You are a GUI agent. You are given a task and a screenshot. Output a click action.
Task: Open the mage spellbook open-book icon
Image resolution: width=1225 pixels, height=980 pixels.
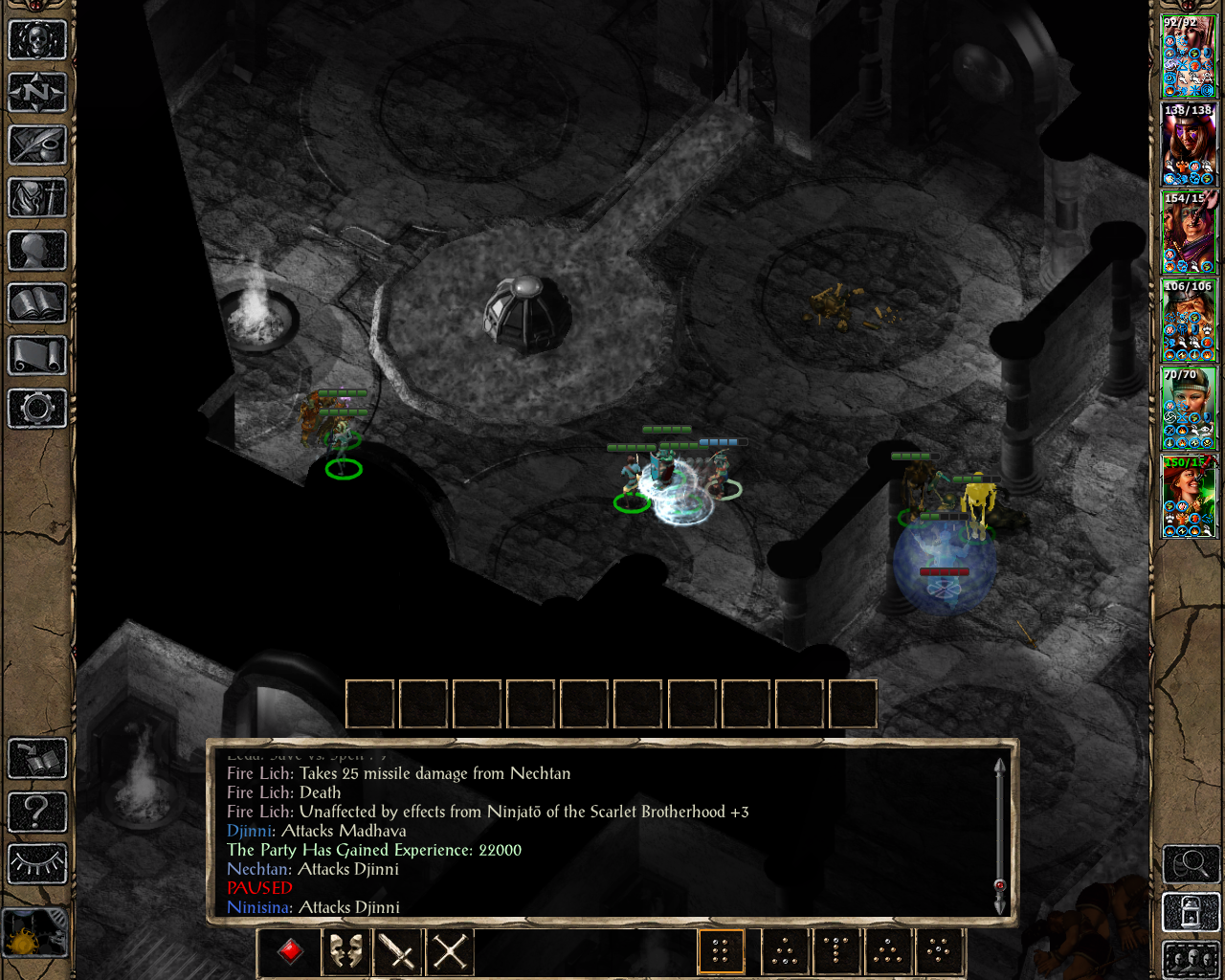pos(37,303)
